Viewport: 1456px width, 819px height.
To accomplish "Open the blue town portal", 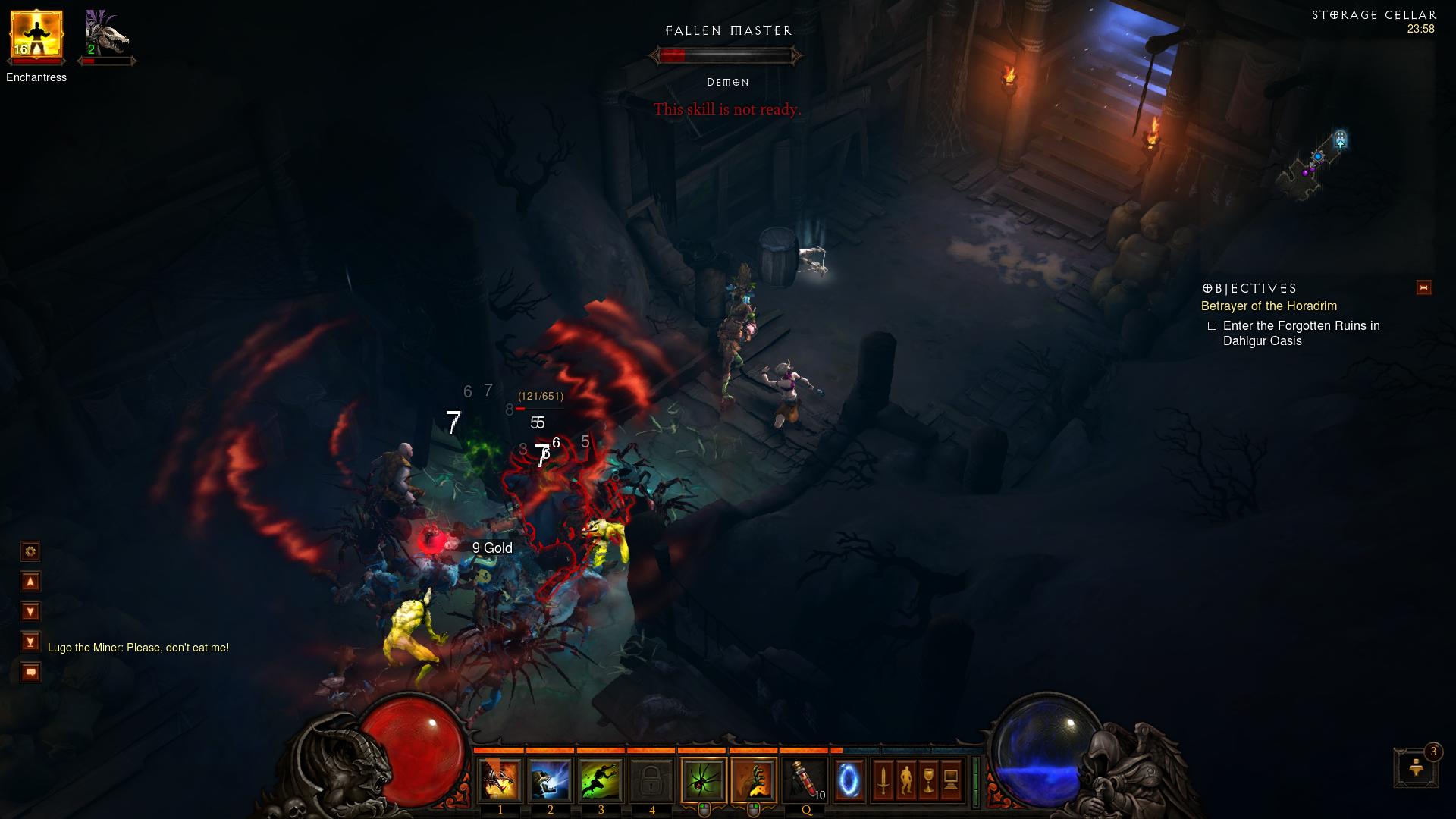I will click(x=849, y=780).
